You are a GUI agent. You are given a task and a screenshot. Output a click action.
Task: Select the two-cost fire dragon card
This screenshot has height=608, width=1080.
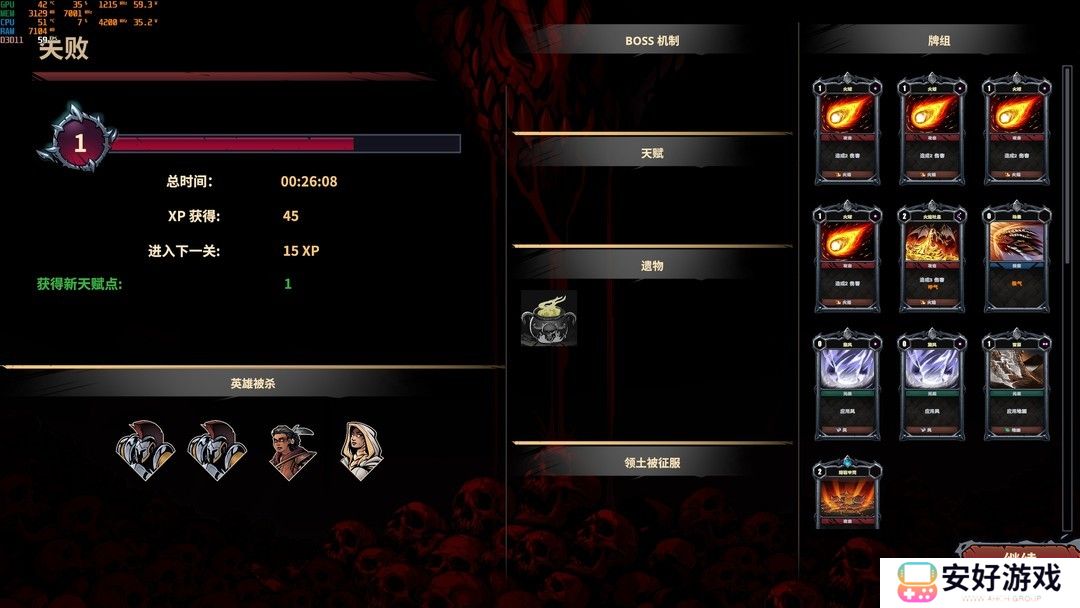click(x=931, y=257)
